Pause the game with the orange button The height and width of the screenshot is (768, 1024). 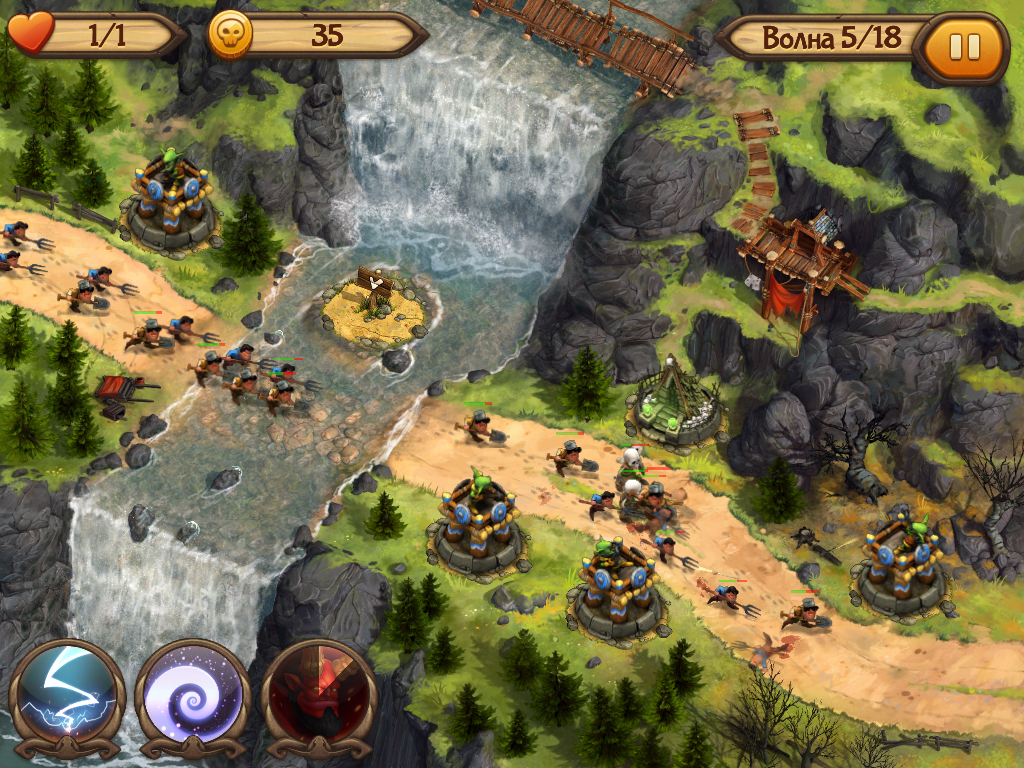965,46
